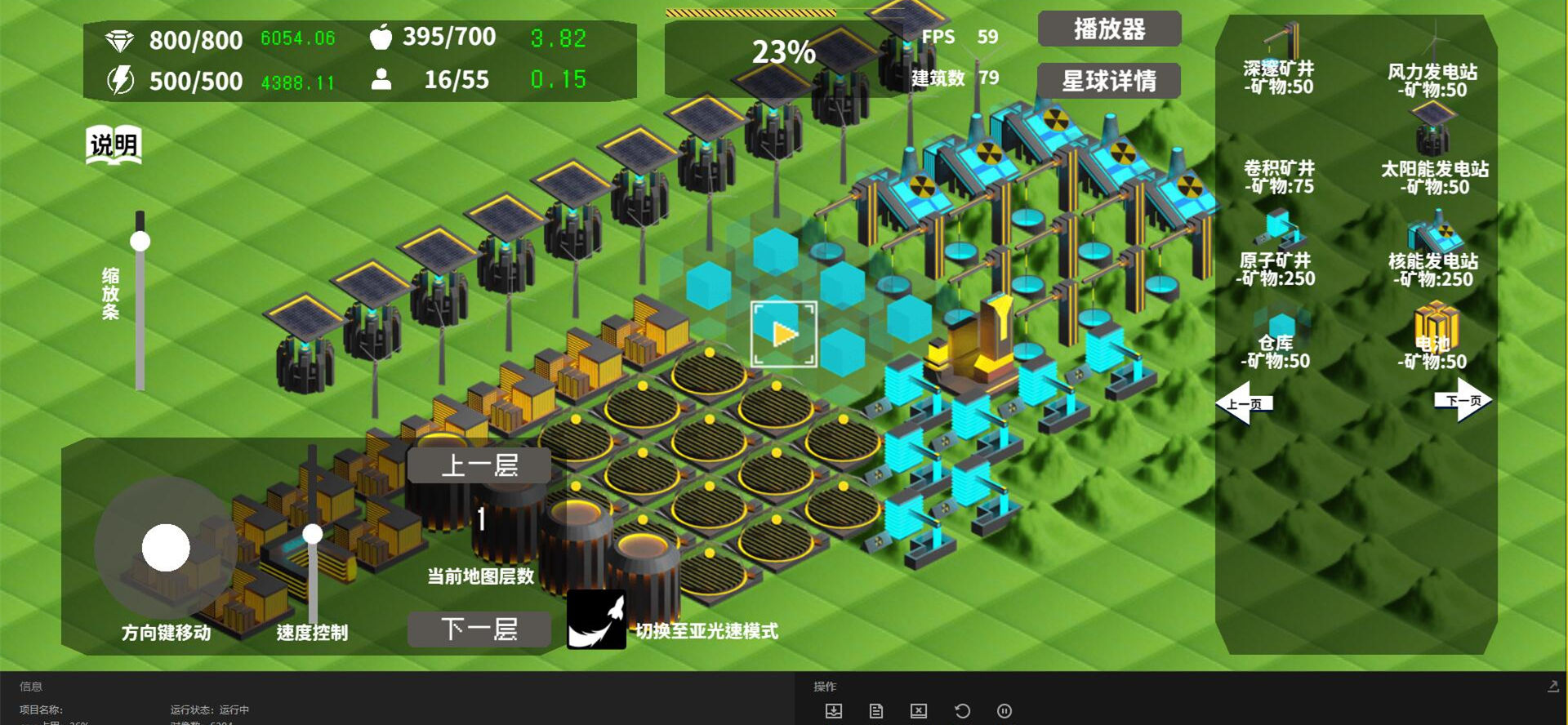Open the 说明 instructions book
The width and height of the screenshot is (1568, 725).
pos(114,146)
